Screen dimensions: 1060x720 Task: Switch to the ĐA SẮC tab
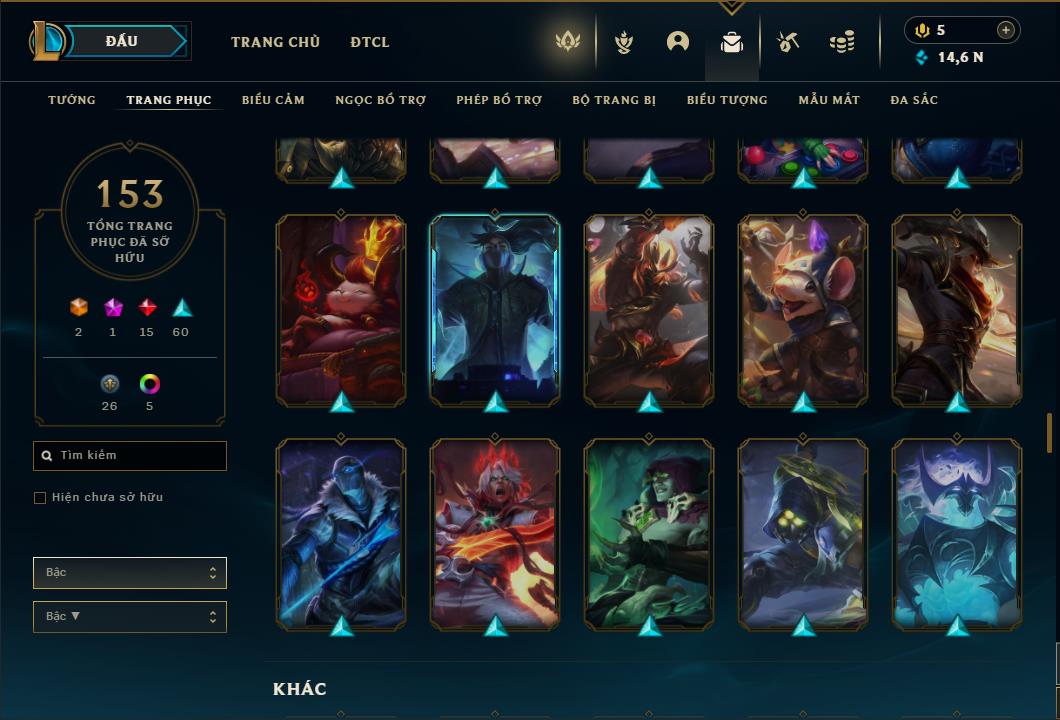pyautogui.click(x=914, y=100)
